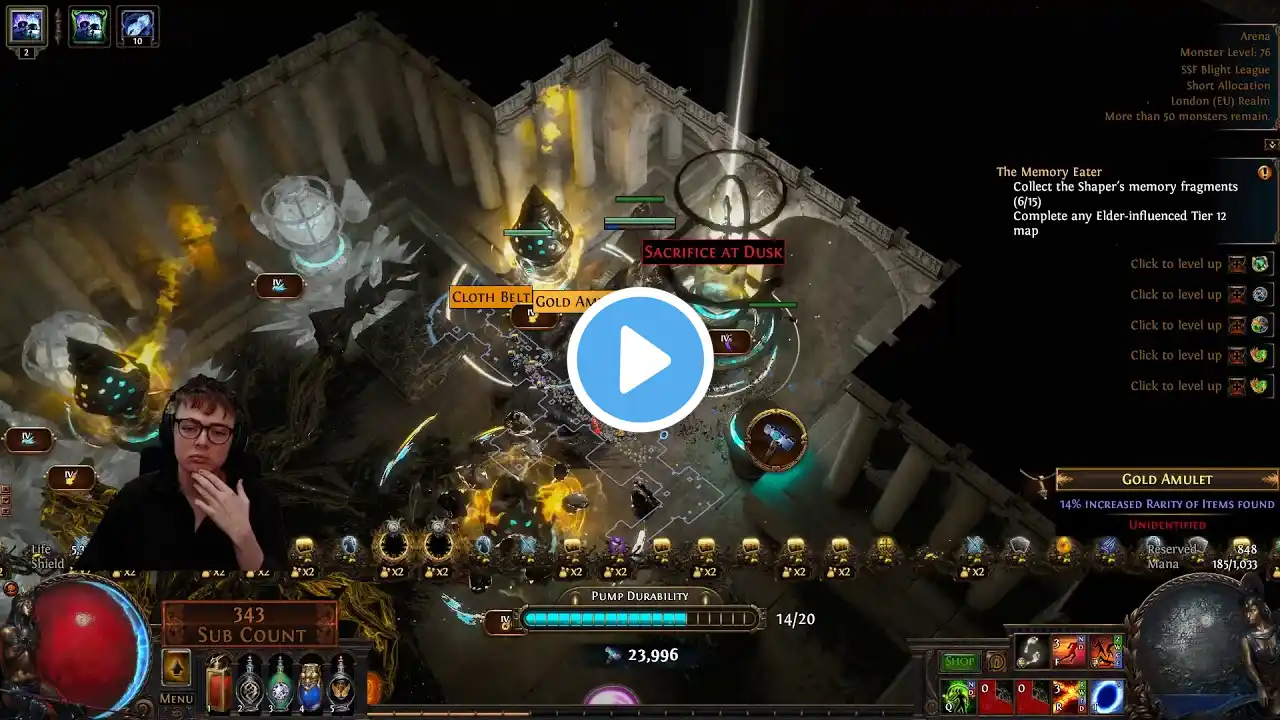Use the butterfly flask in slot 5
The height and width of the screenshot is (720, 1280).
point(342,684)
